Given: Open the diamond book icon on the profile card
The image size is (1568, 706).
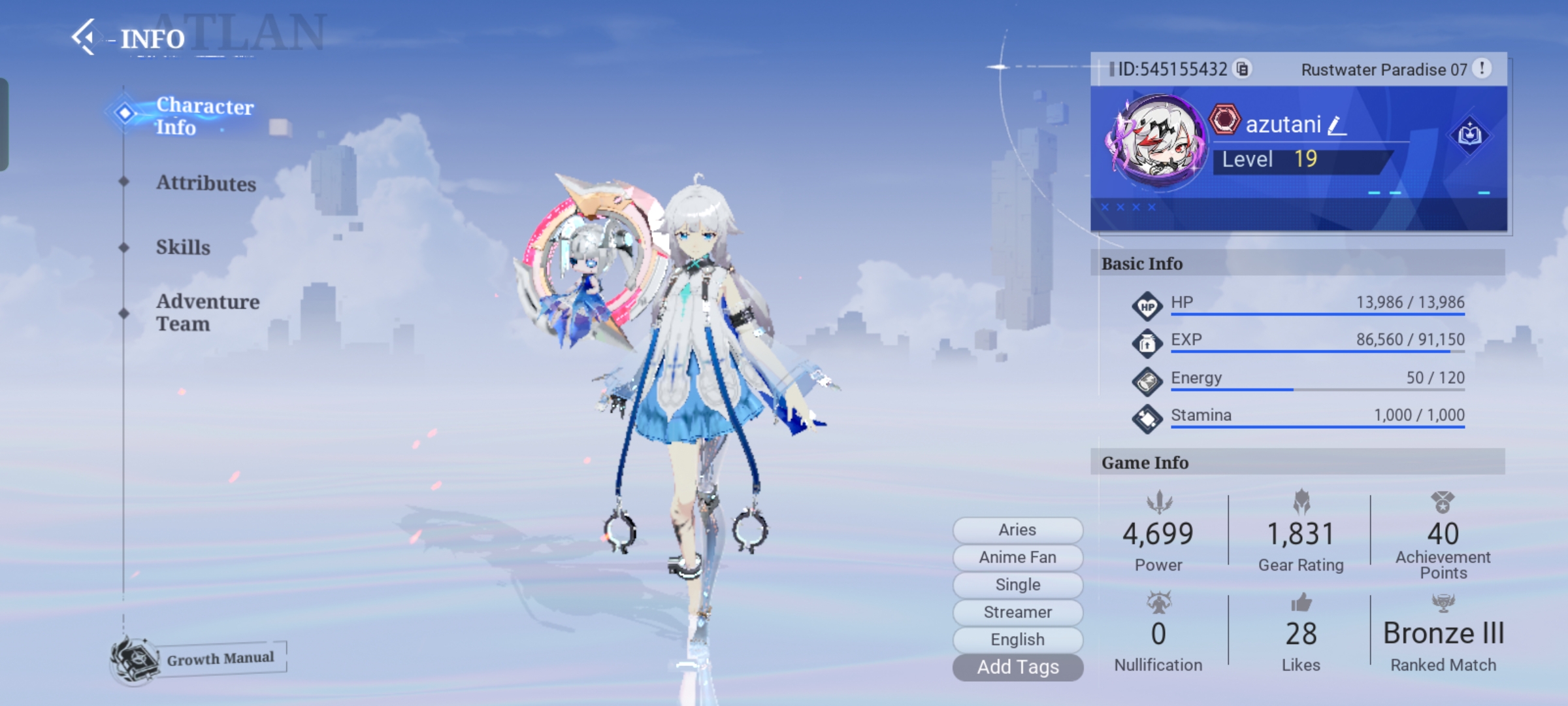Looking at the screenshot, I should [x=1469, y=135].
